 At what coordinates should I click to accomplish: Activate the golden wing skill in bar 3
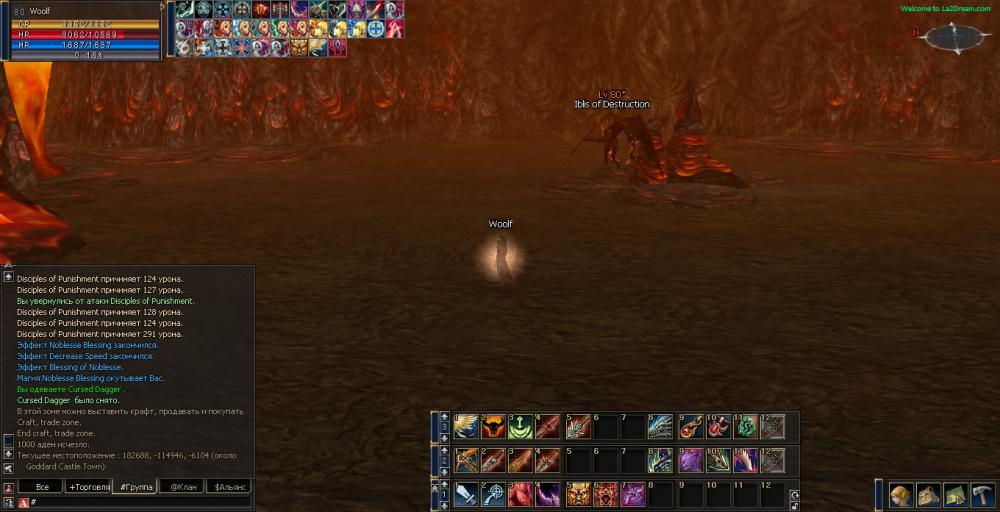[x=466, y=427]
